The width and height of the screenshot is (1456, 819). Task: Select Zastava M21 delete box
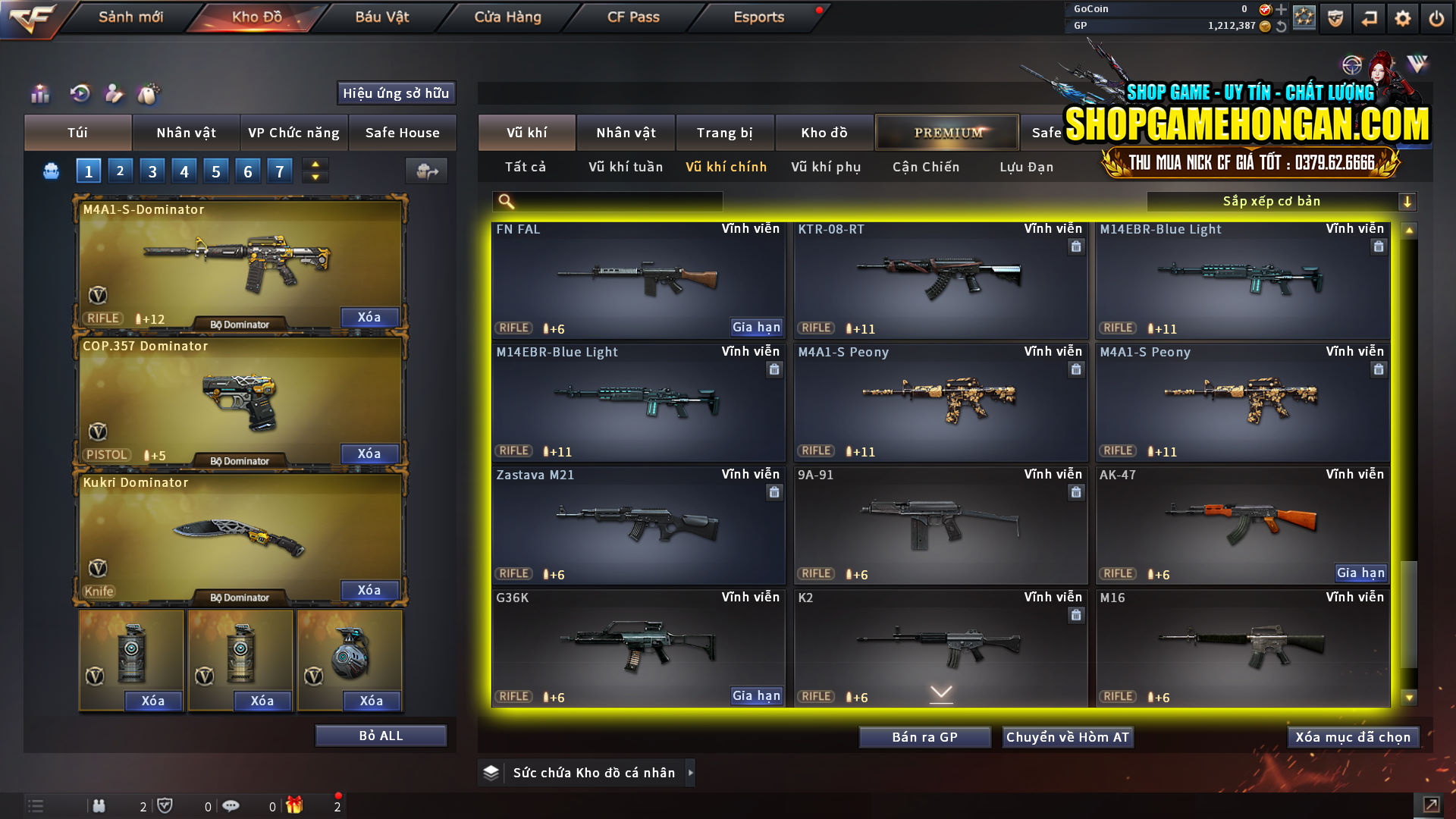(x=774, y=492)
